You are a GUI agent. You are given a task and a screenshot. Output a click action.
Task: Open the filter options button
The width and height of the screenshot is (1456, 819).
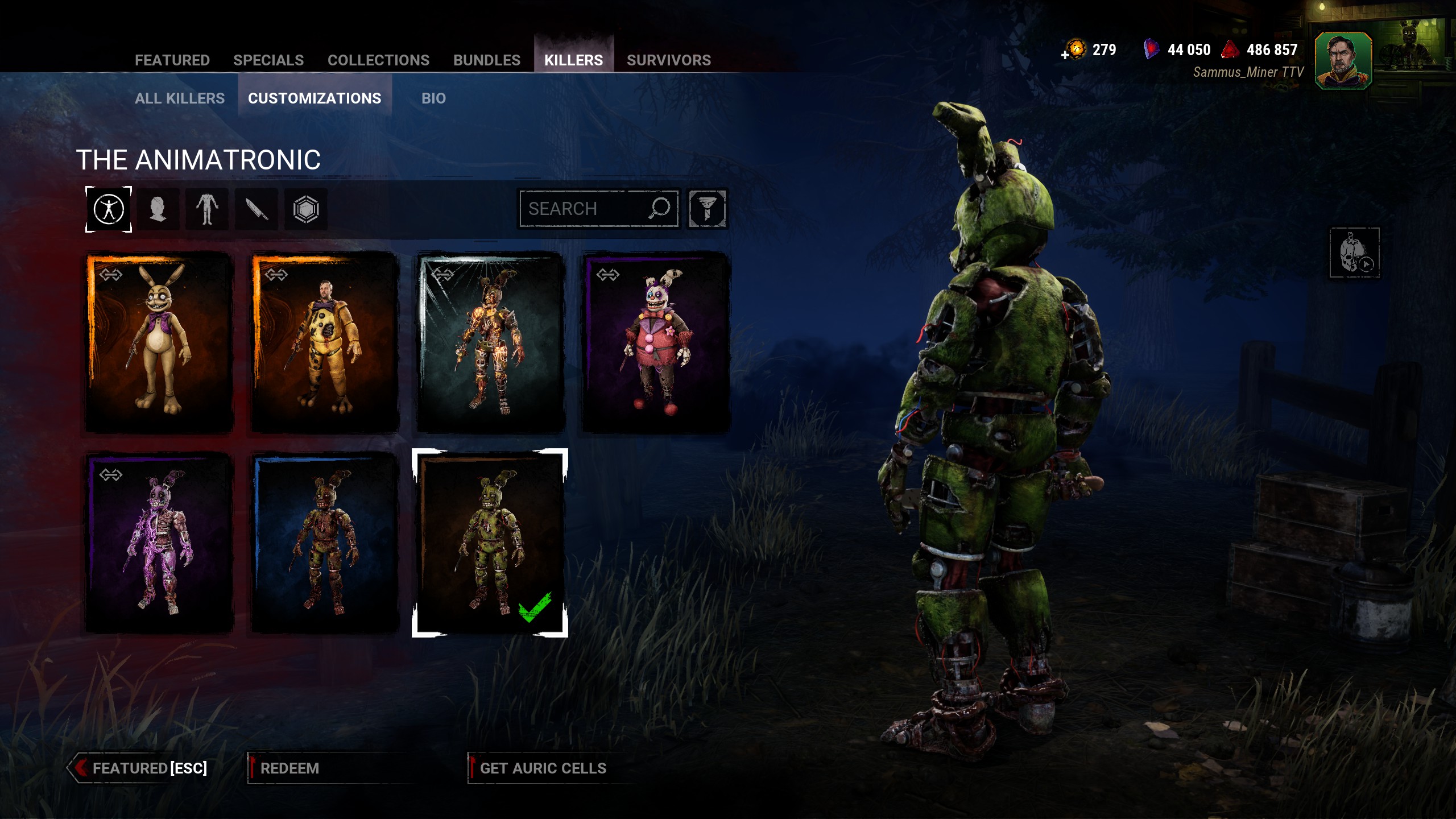(x=707, y=209)
